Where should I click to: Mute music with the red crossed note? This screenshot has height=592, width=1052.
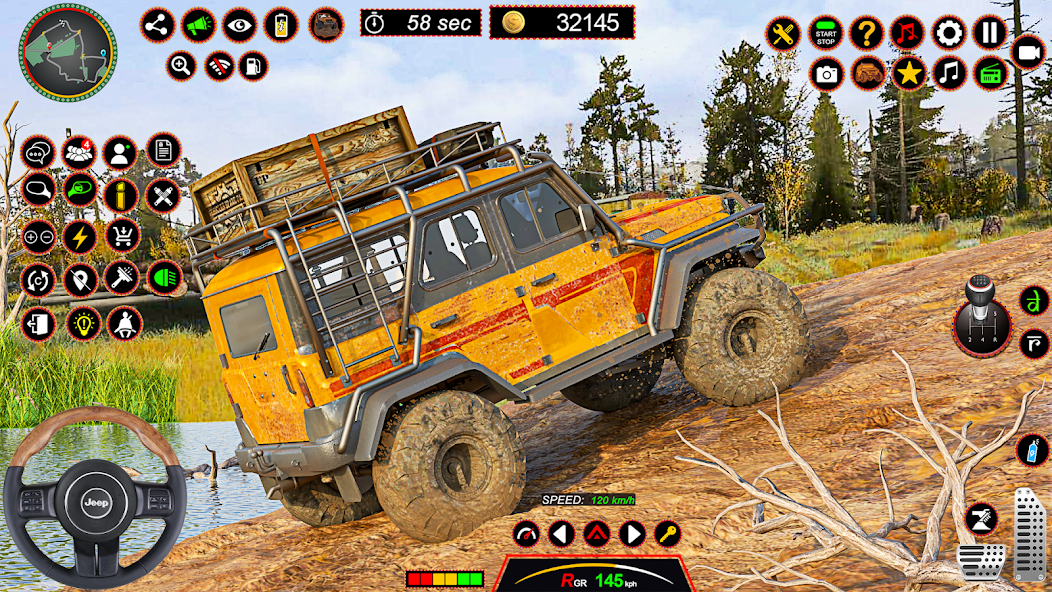[908, 33]
